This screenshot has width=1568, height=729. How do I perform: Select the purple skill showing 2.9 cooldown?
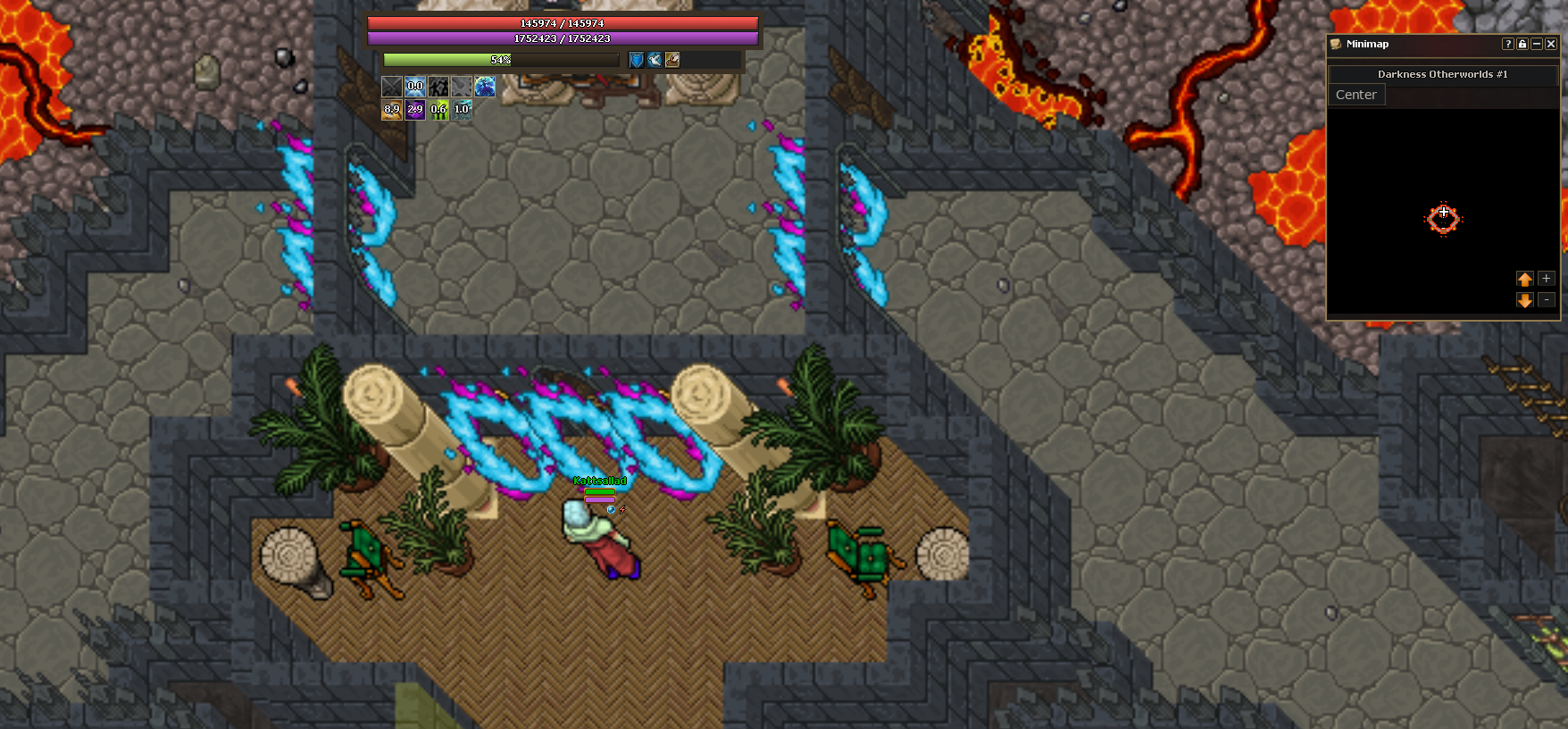[415, 110]
